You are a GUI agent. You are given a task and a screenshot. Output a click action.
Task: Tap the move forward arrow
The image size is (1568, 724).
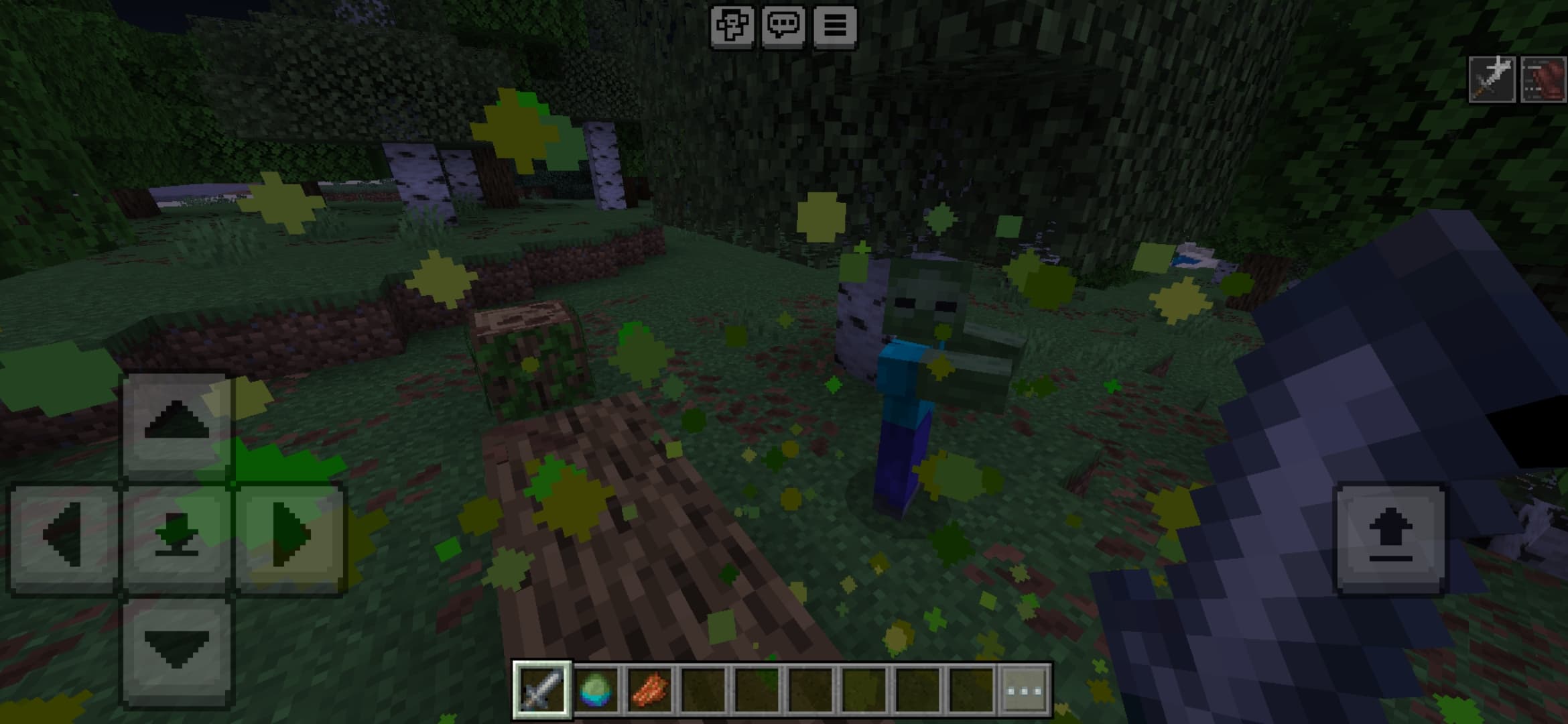(176, 424)
